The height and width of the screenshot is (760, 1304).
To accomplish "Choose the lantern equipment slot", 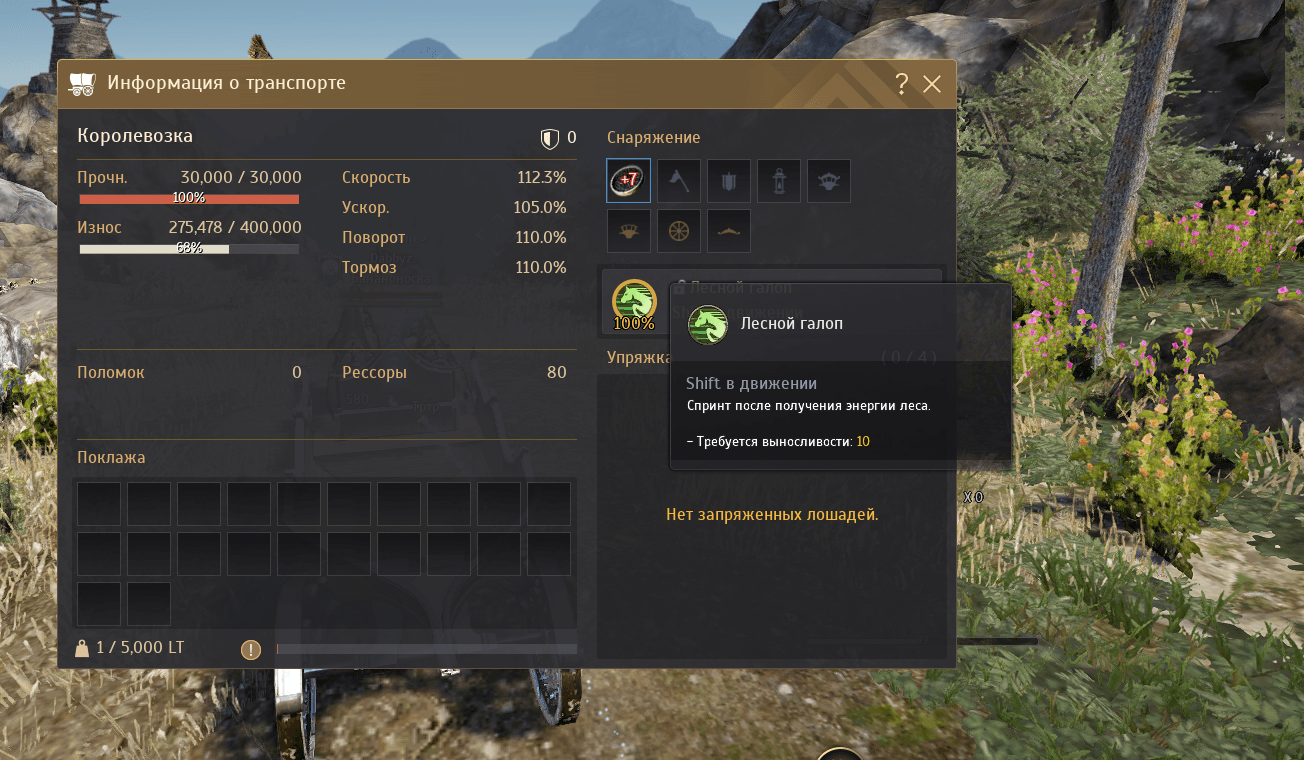I will pos(779,181).
